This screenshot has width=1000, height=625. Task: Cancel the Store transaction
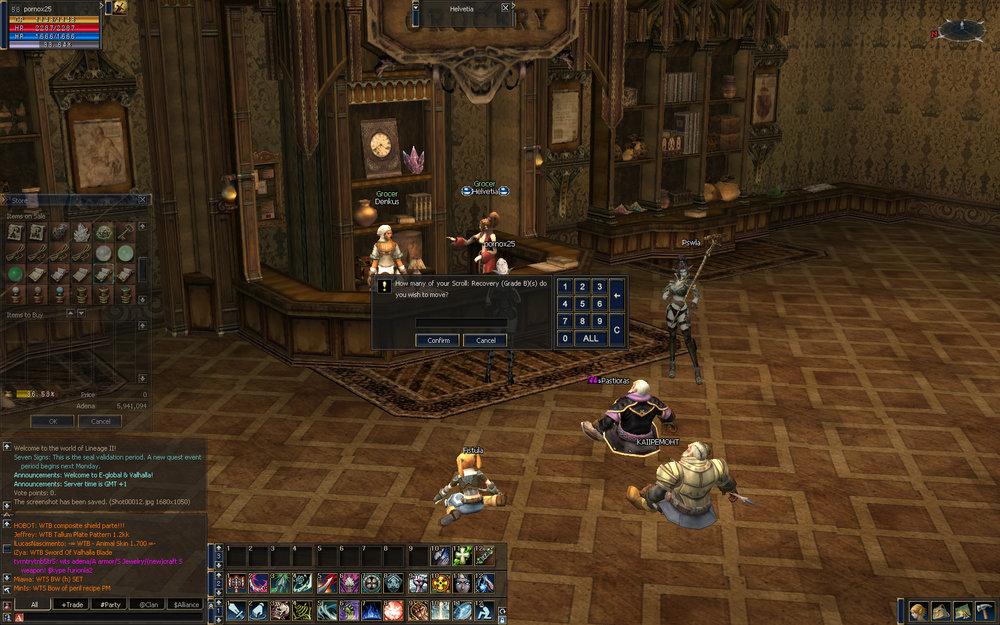click(x=100, y=421)
